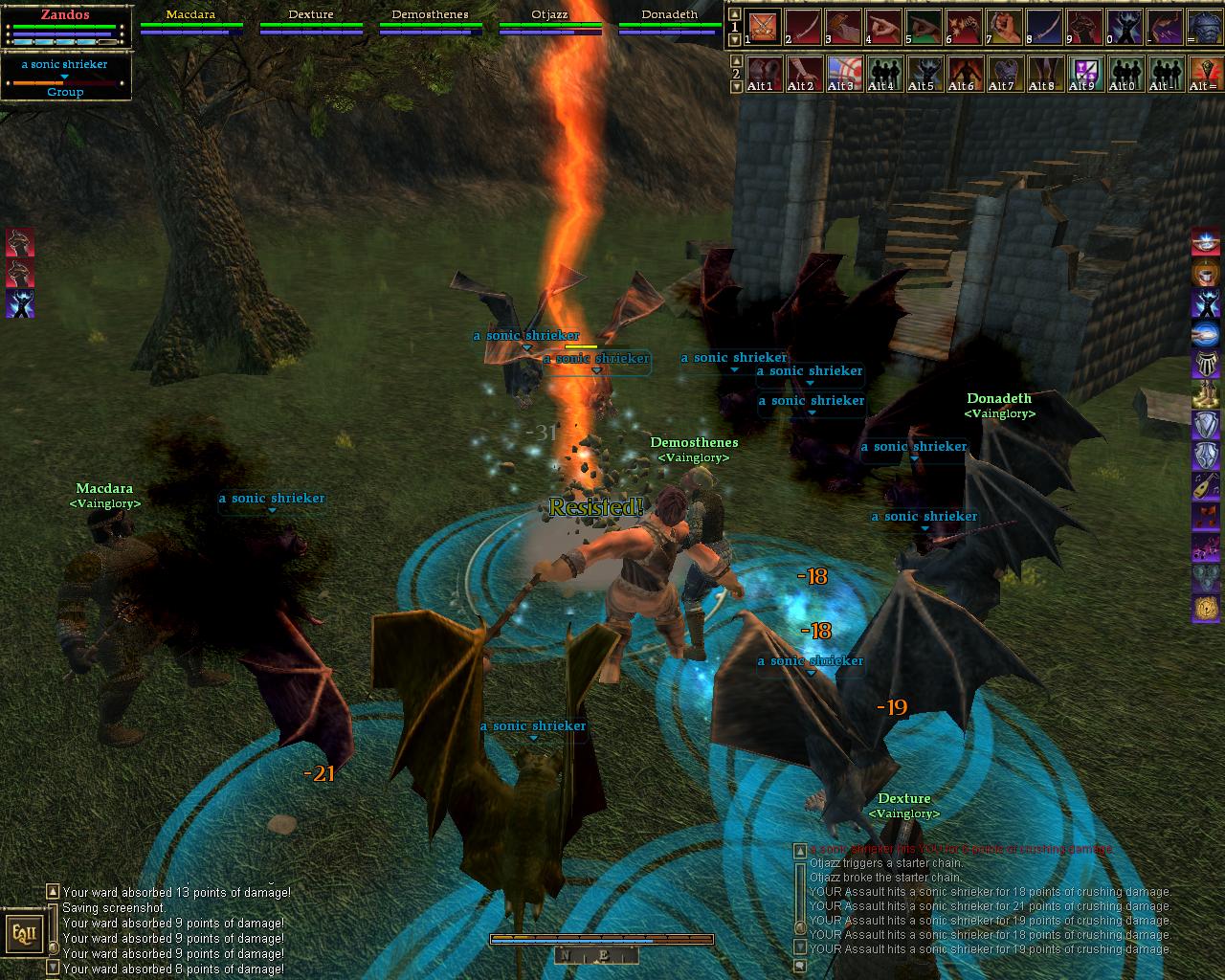Activate the blue armor chestplate ability
This screenshot has height=980, width=1225.
tap(1205, 26)
